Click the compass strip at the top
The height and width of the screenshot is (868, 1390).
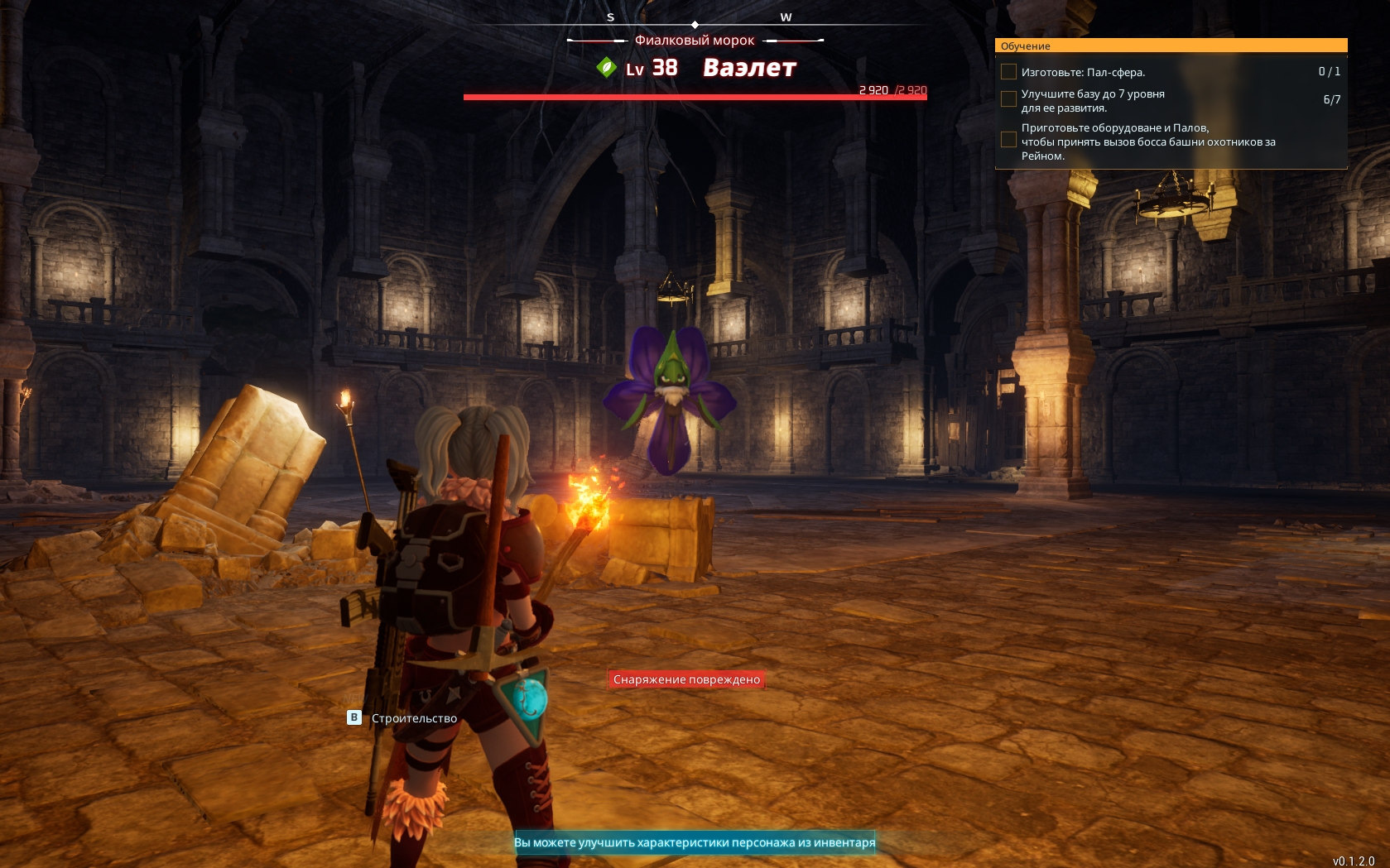(695, 21)
